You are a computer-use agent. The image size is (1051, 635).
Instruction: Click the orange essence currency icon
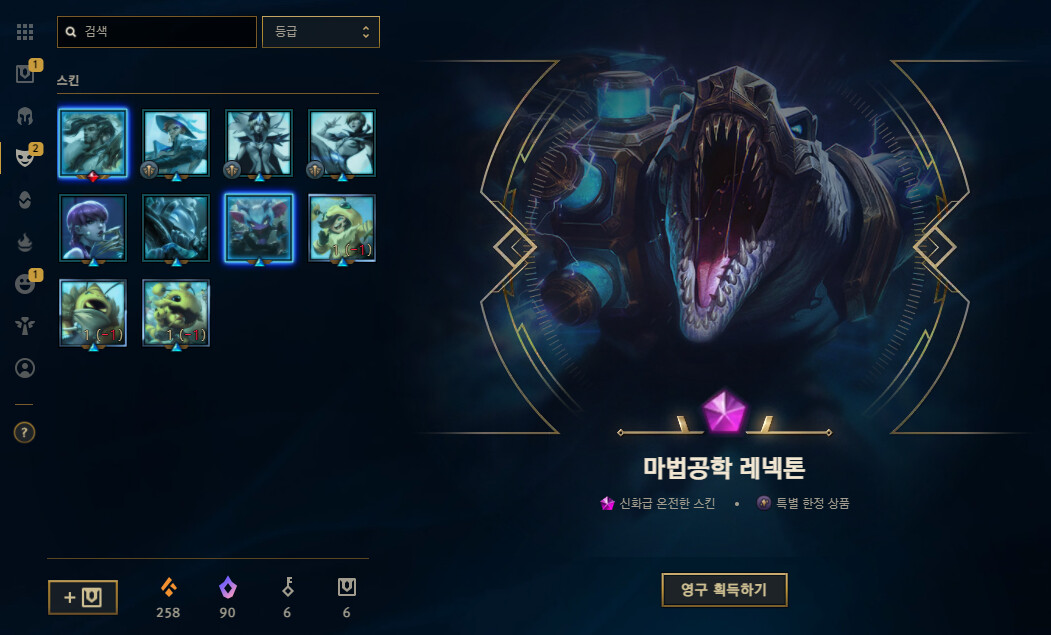click(x=168, y=588)
